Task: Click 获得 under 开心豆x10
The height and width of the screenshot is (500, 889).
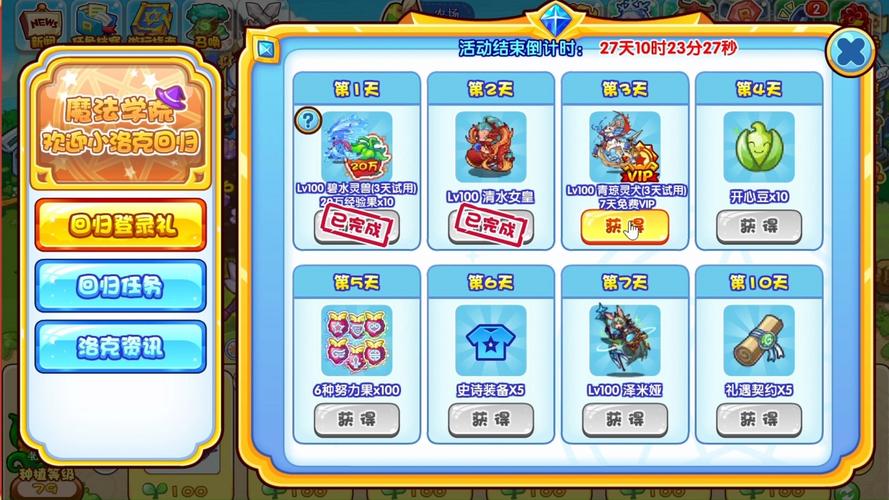Action: (x=758, y=227)
